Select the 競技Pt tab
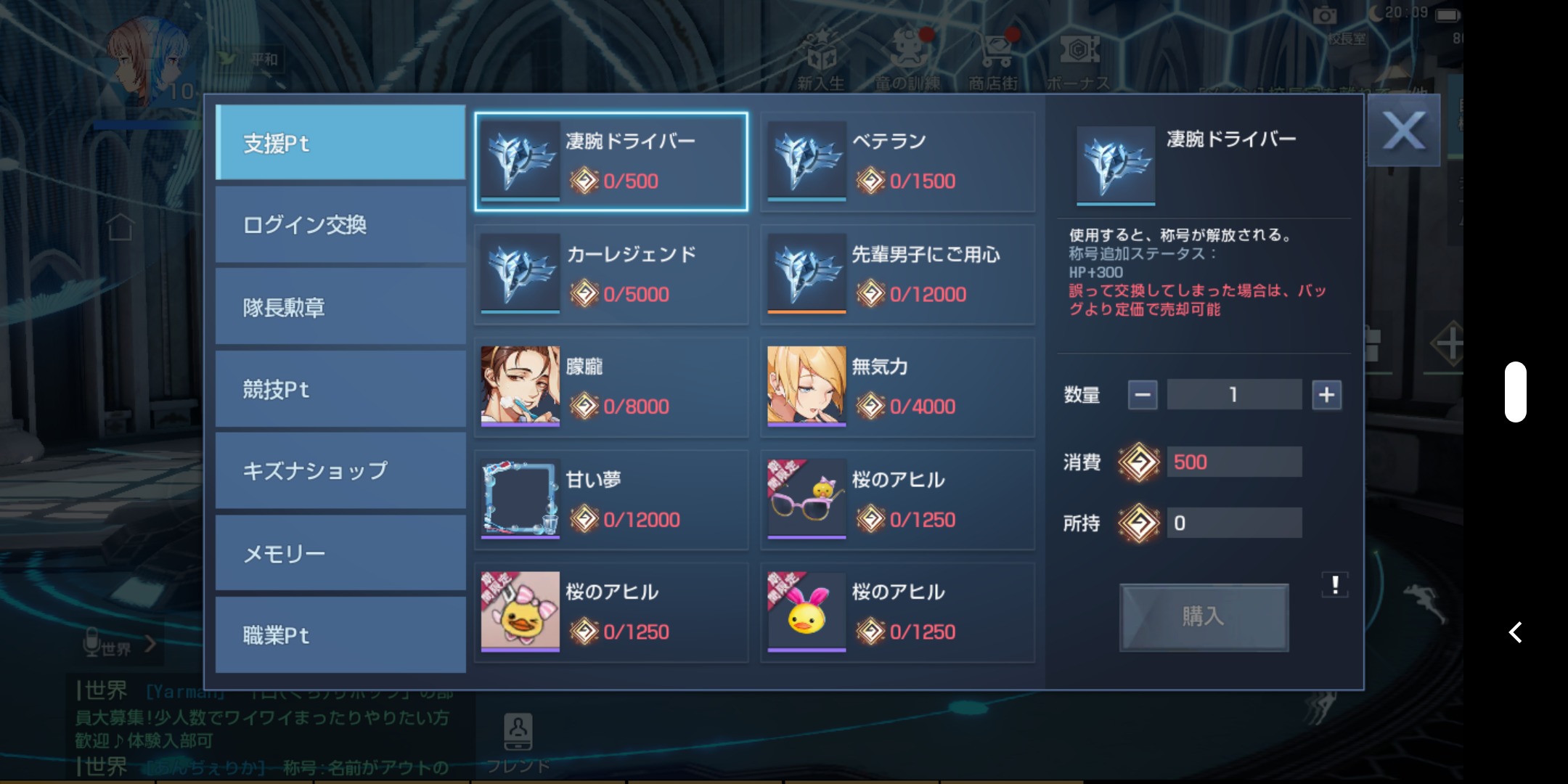1568x784 pixels. tap(340, 389)
